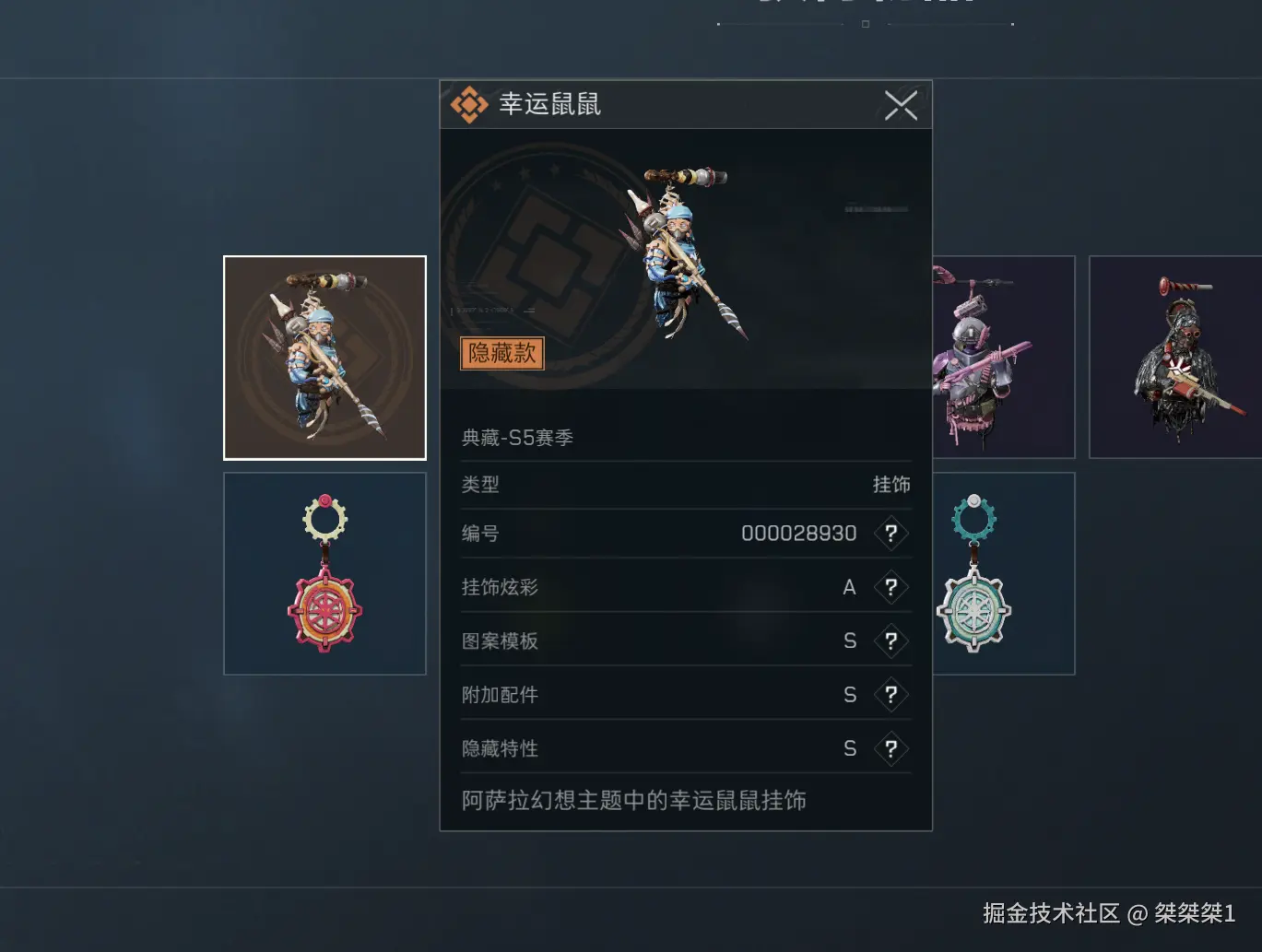Click the serial number 000028930
Image resolution: width=1262 pixels, height=952 pixels.
point(798,533)
